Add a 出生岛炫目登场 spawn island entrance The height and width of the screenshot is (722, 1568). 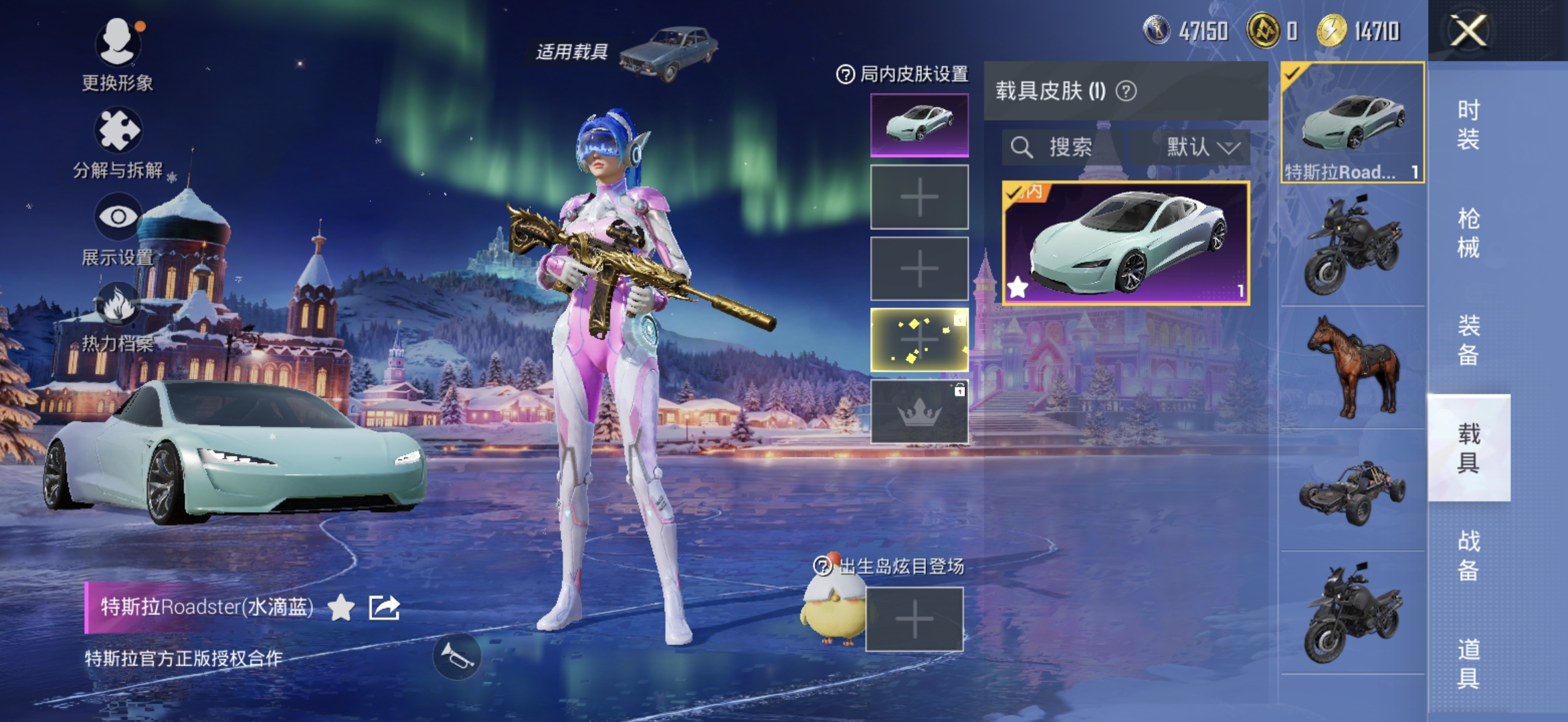(914, 619)
